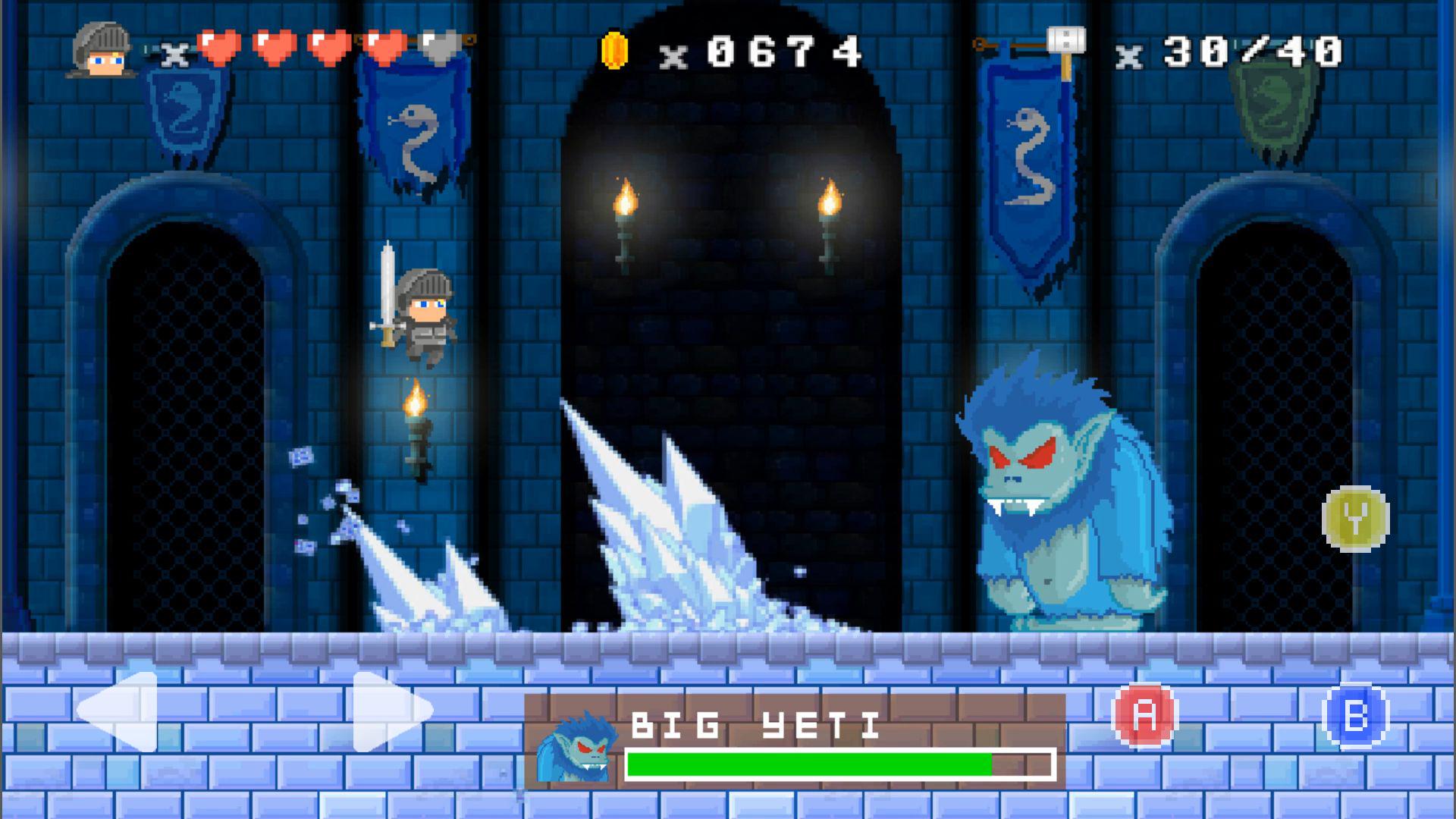Tap the blue B action button
The image size is (1456, 819).
[1354, 716]
